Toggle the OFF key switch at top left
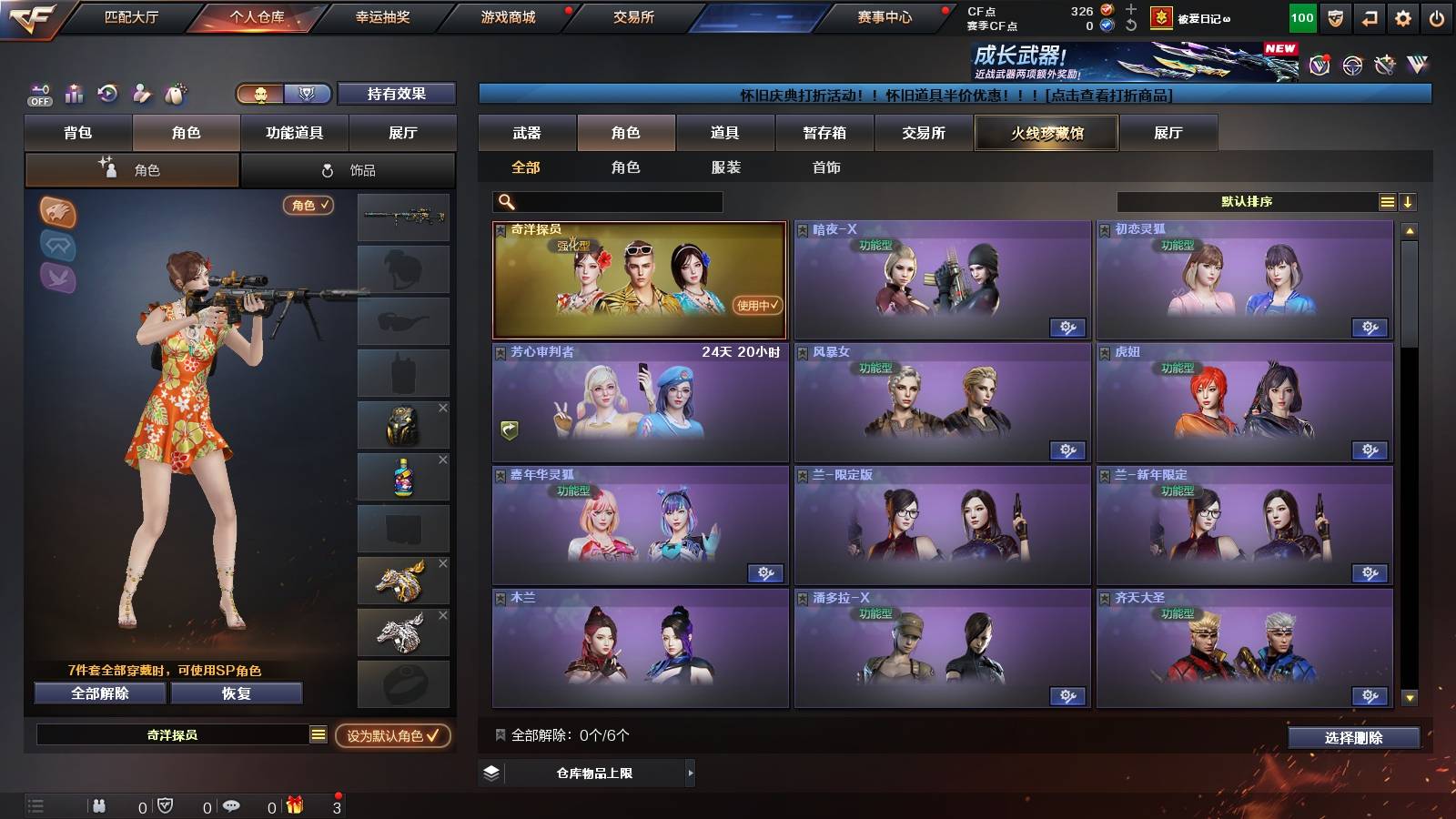This screenshot has width=1456, height=819. 38,94
